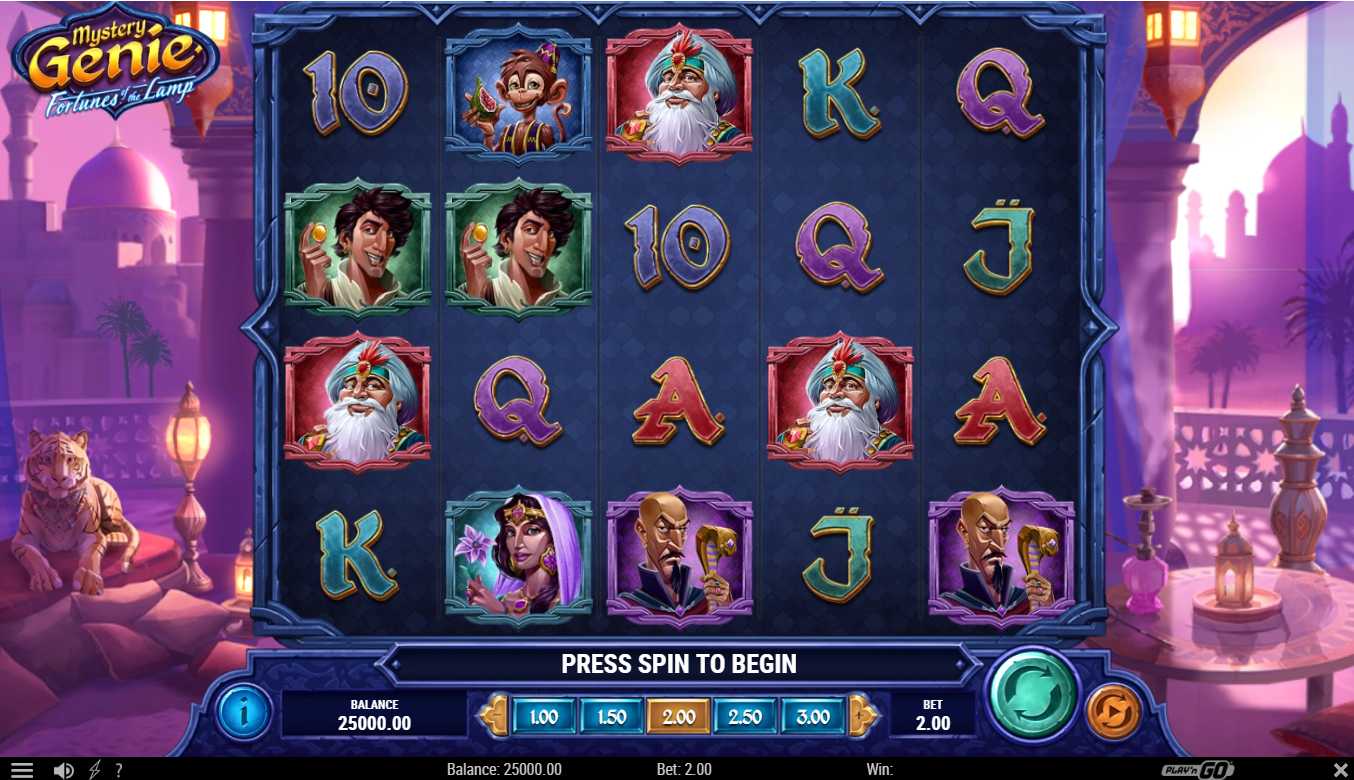Viewport: 1354px width, 780px height.
Task: Set the bet to 2.50
Action: [x=745, y=717]
